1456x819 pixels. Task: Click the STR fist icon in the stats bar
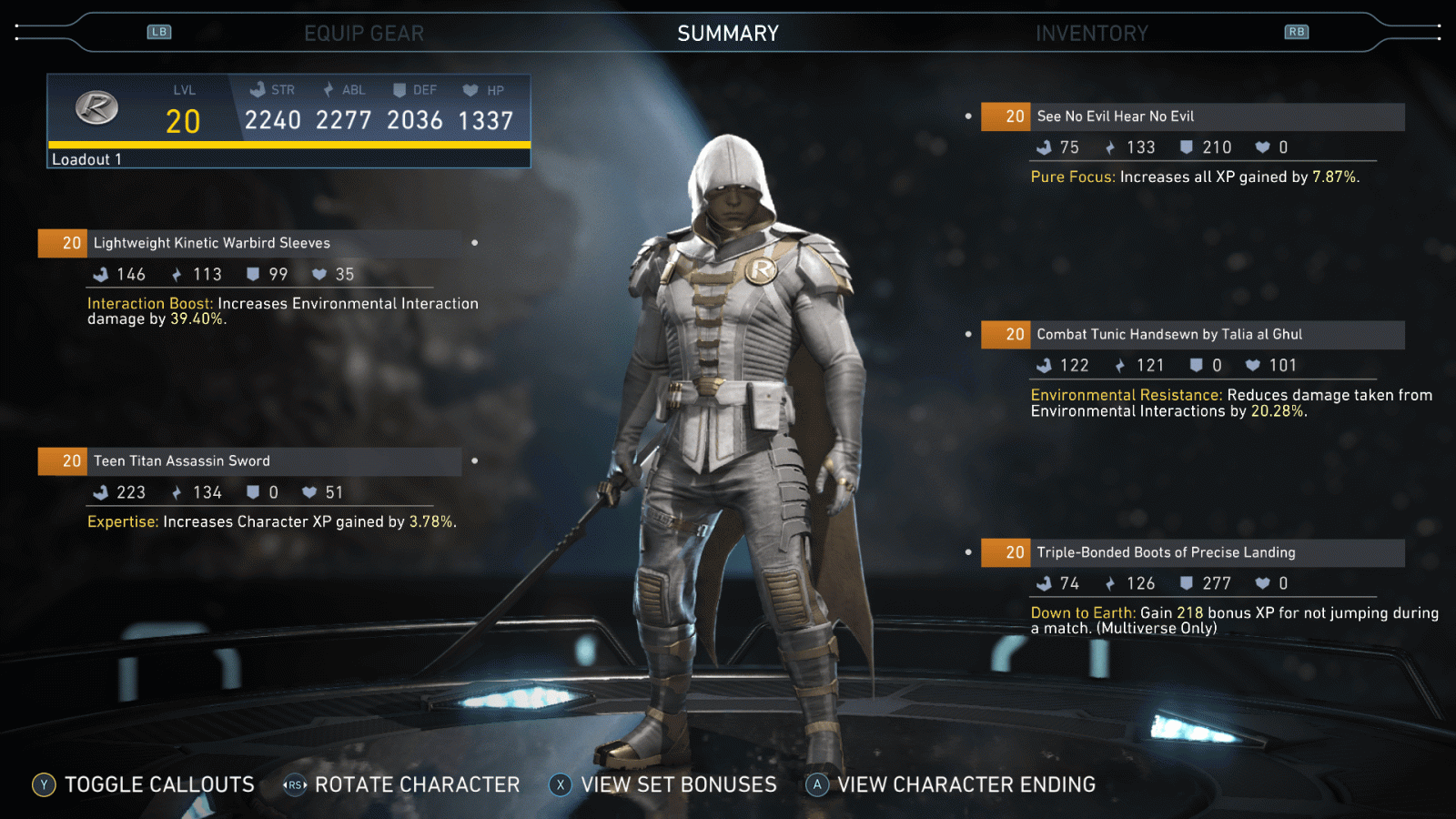coord(256,89)
